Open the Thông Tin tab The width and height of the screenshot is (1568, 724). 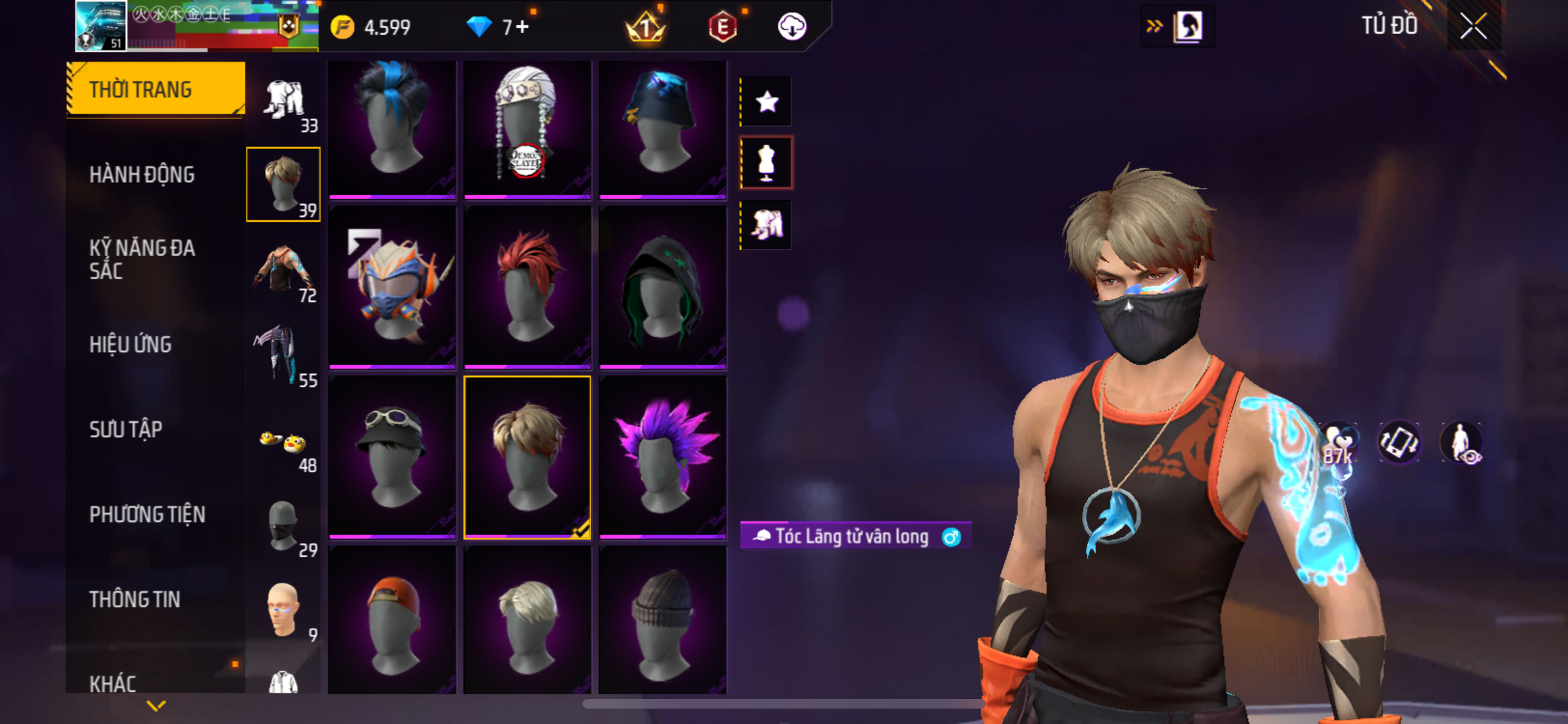pyautogui.click(x=135, y=599)
